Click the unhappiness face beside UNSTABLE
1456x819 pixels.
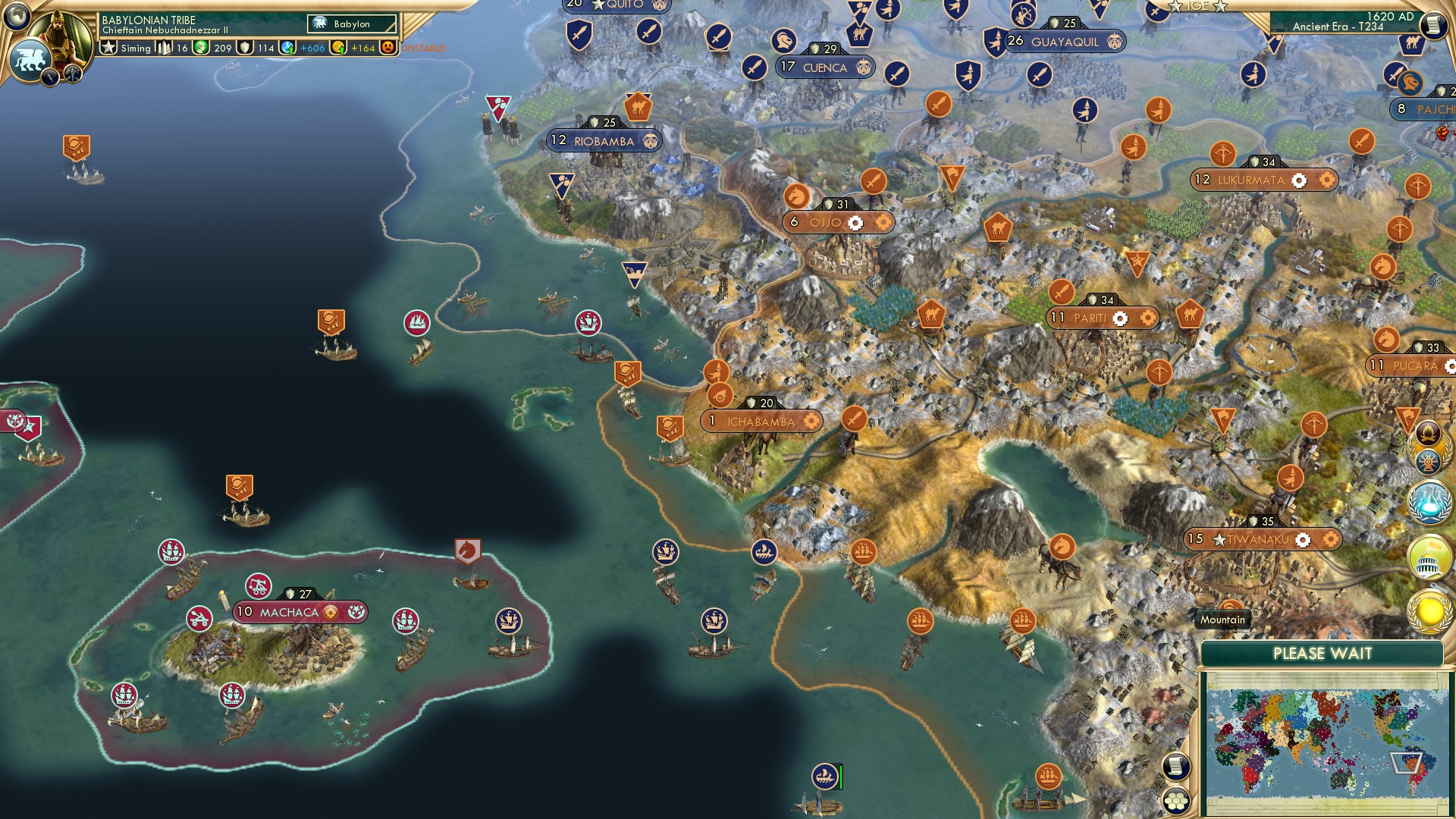(x=387, y=46)
